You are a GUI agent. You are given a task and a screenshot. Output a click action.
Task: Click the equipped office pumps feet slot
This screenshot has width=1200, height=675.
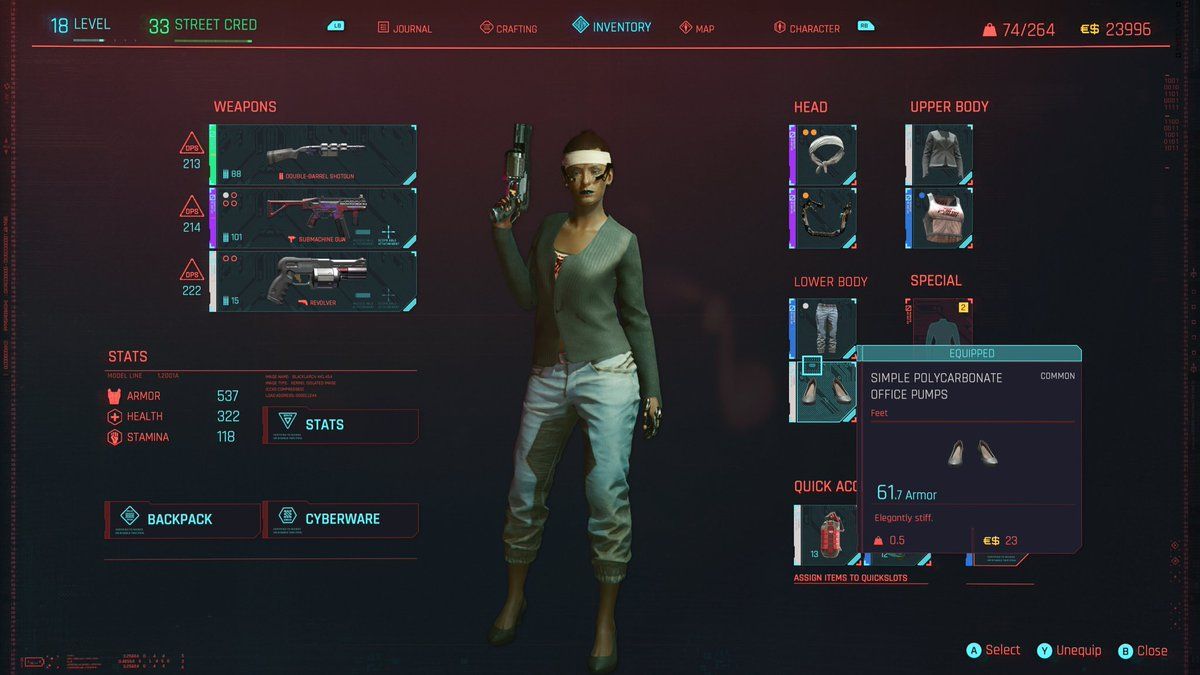coord(823,391)
